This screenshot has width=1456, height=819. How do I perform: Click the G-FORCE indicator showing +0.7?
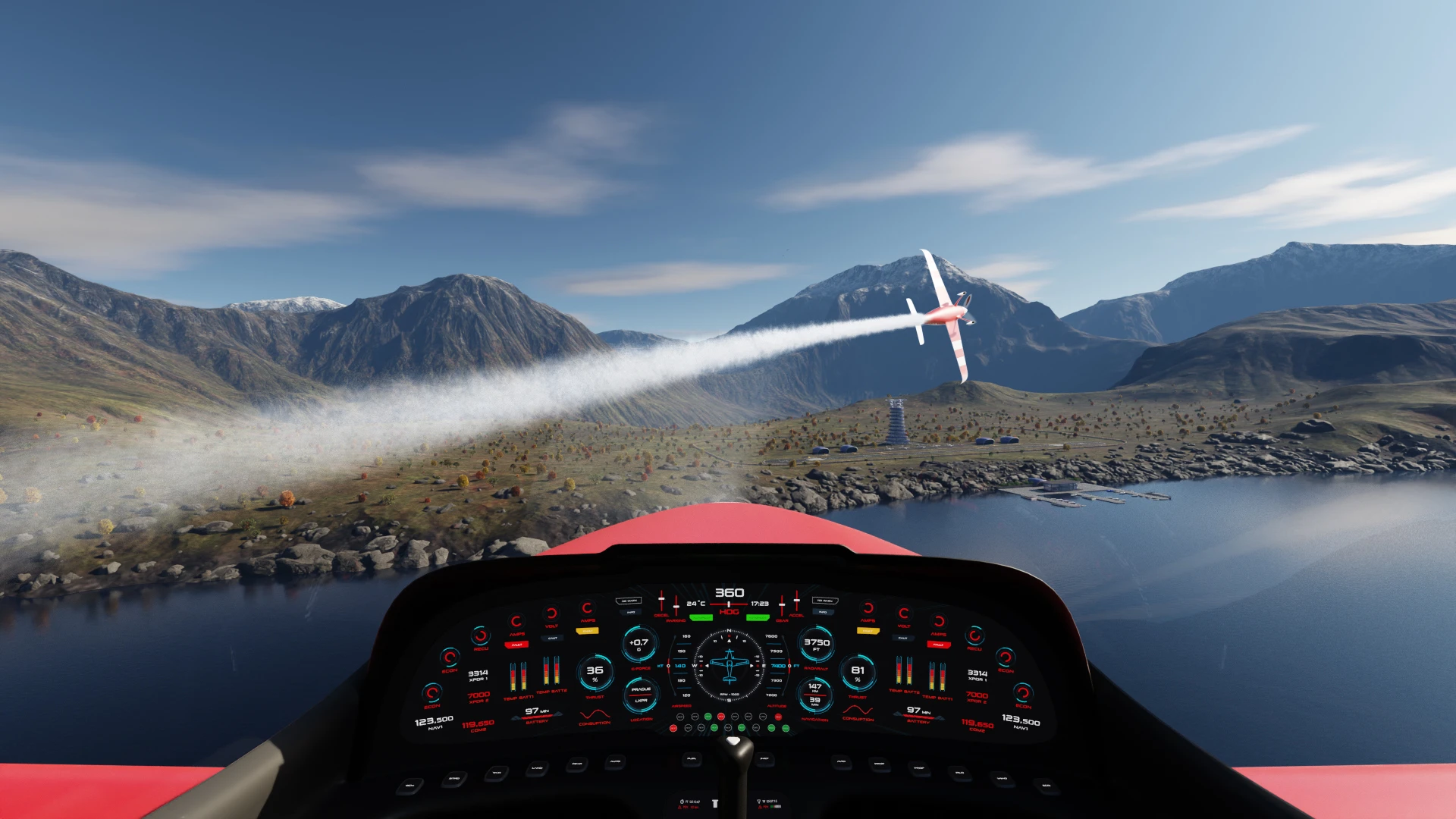click(x=638, y=643)
